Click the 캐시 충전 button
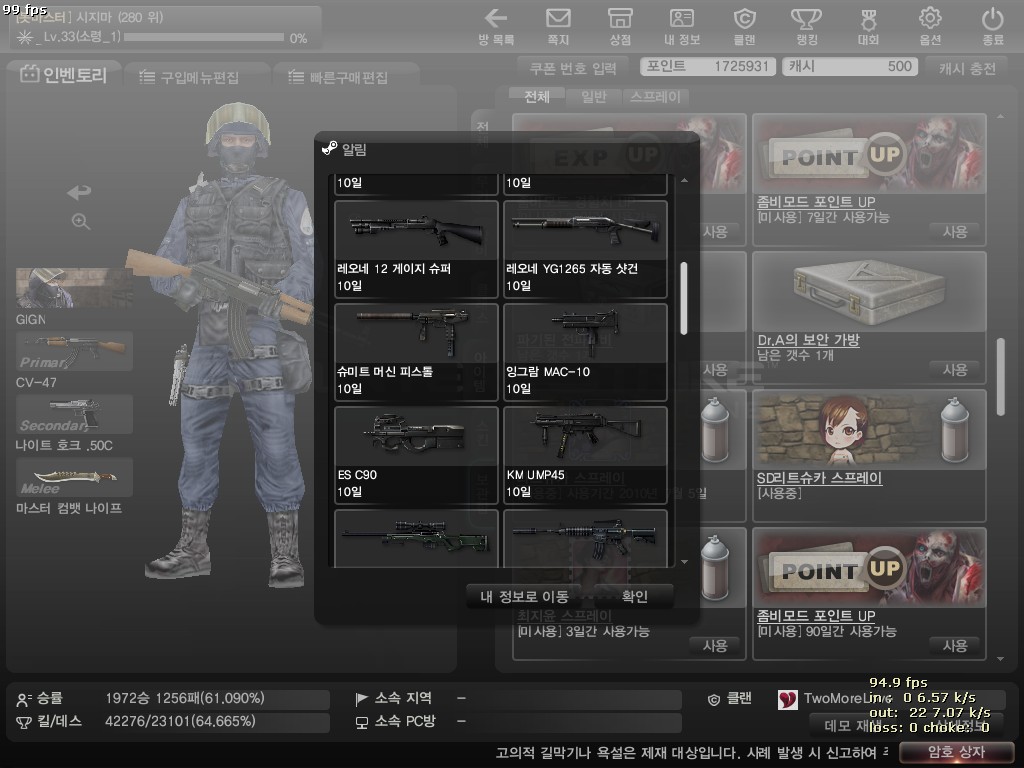This screenshot has height=768, width=1024. click(x=967, y=68)
